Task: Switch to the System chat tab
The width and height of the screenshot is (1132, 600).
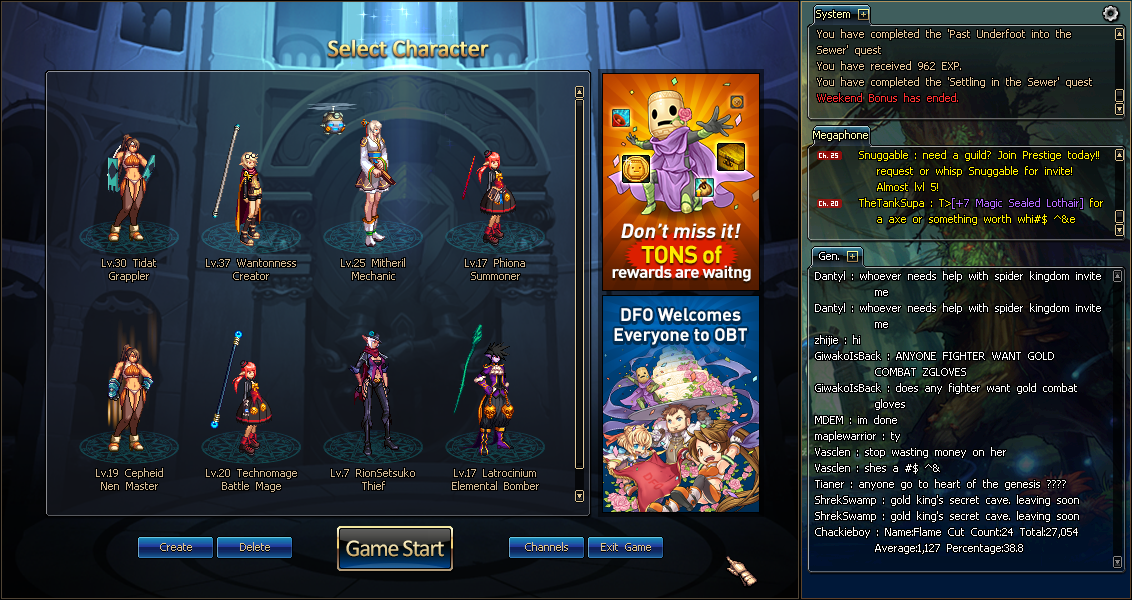Action: [x=833, y=14]
